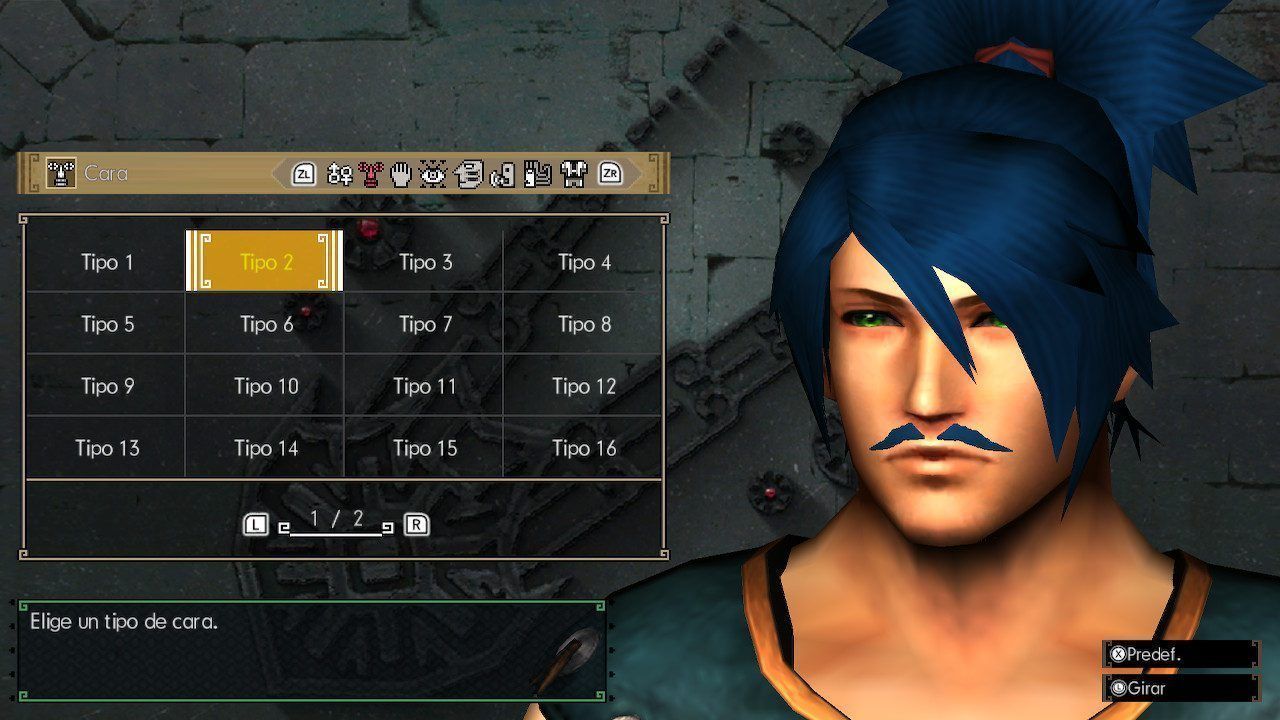1280x720 pixels.
Task: Open the eye icon tab
Action: click(x=432, y=175)
